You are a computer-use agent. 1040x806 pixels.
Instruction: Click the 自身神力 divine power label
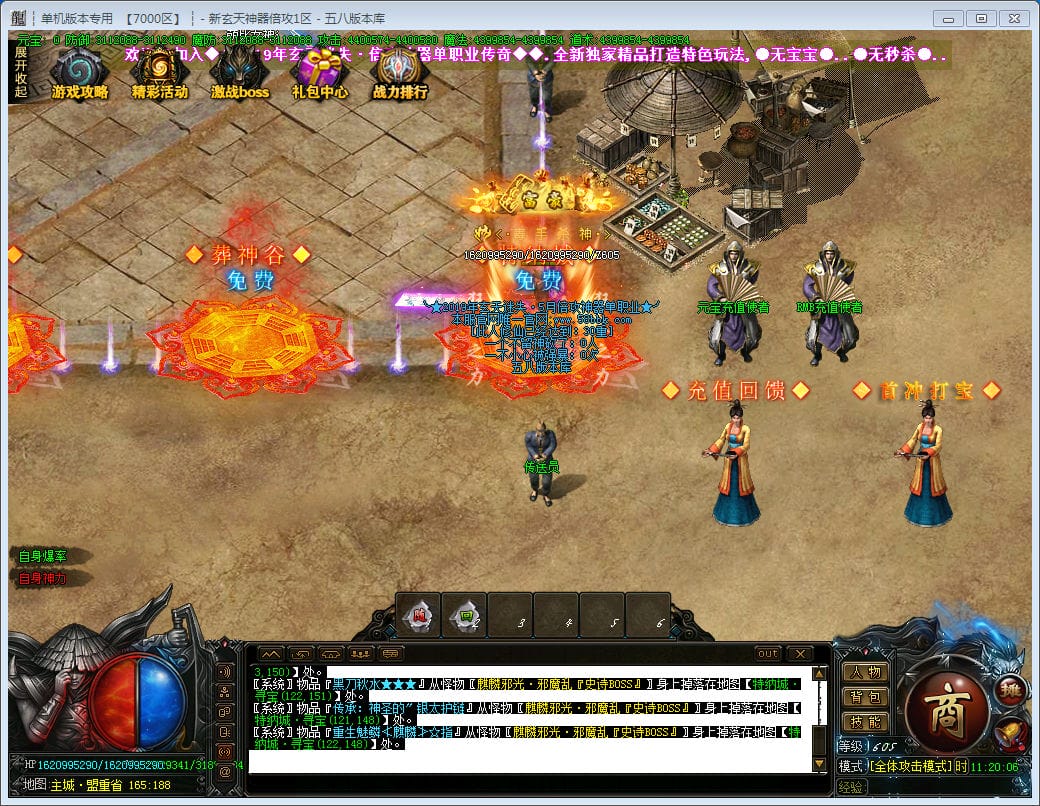tap(43, 578)
